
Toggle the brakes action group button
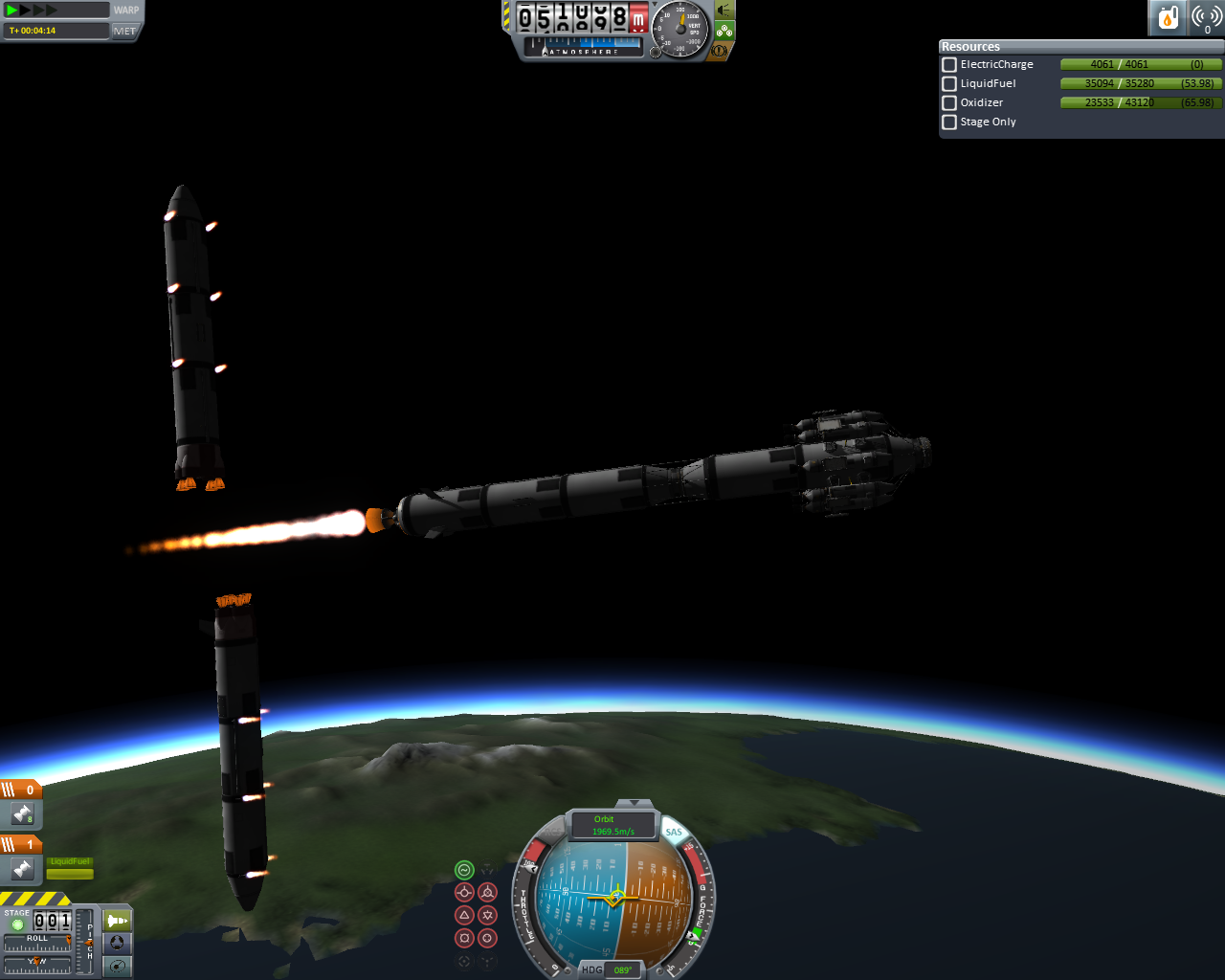pos(720,51)
